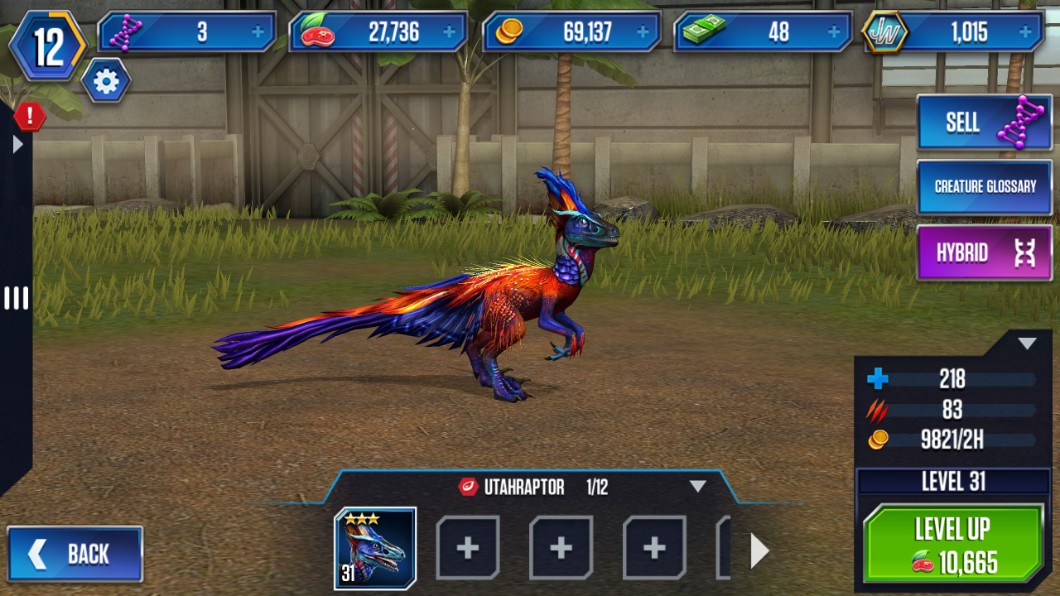Expand the left side panel handle
This screenshot has width=1060, height=596.
pos(16,298)
